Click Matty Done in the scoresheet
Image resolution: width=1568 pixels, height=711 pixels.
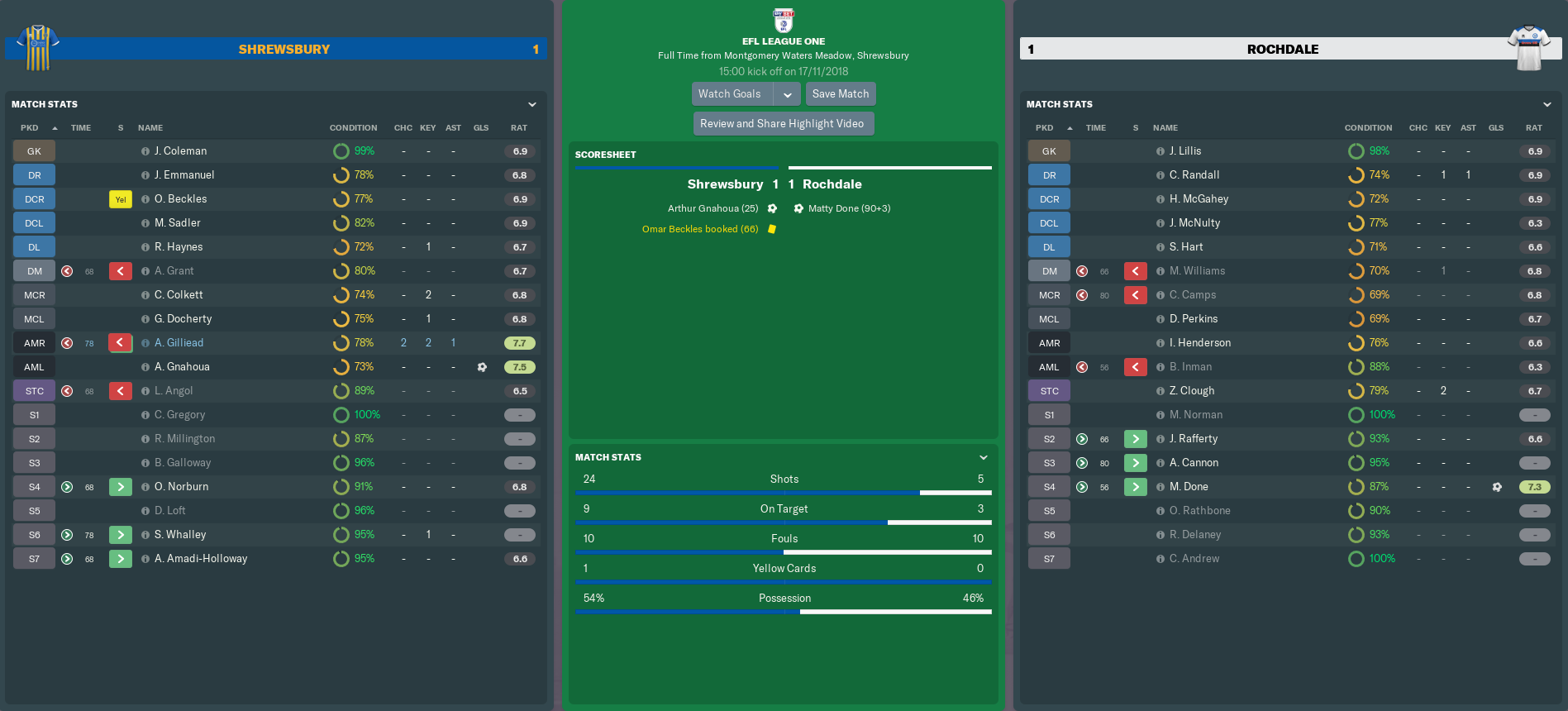(x=849, y=208)
